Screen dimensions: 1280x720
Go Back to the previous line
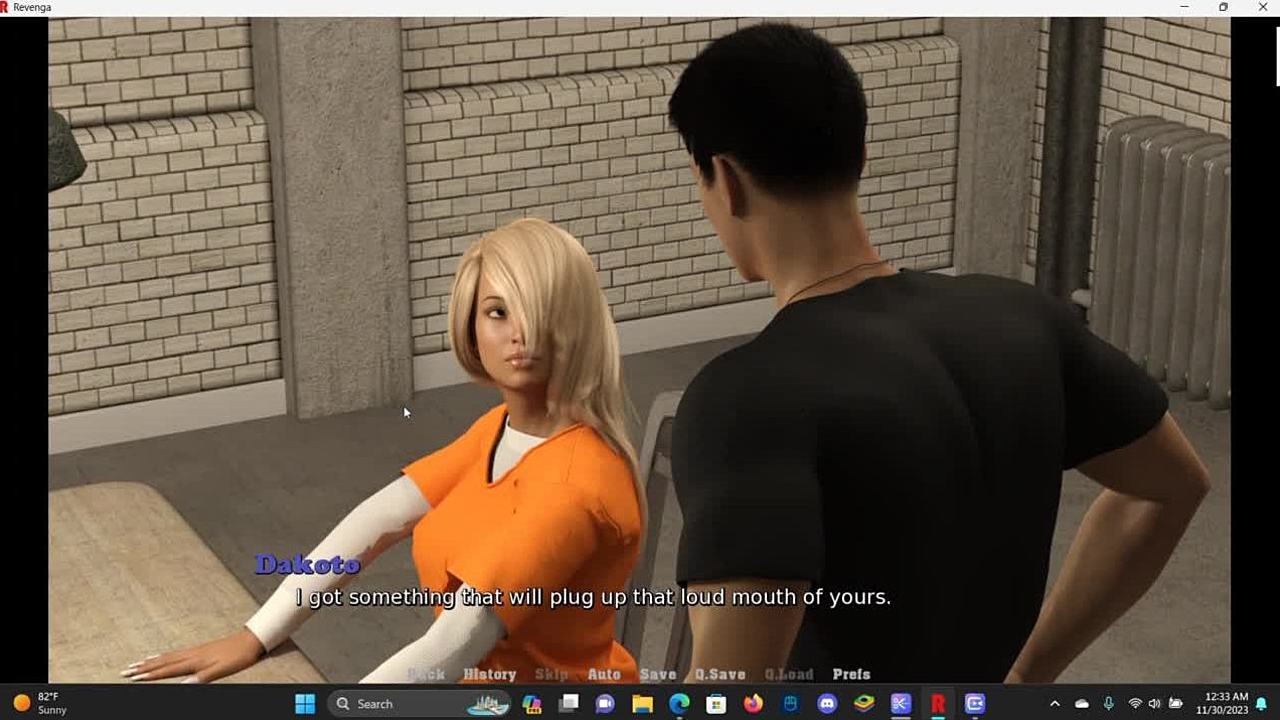427,674
